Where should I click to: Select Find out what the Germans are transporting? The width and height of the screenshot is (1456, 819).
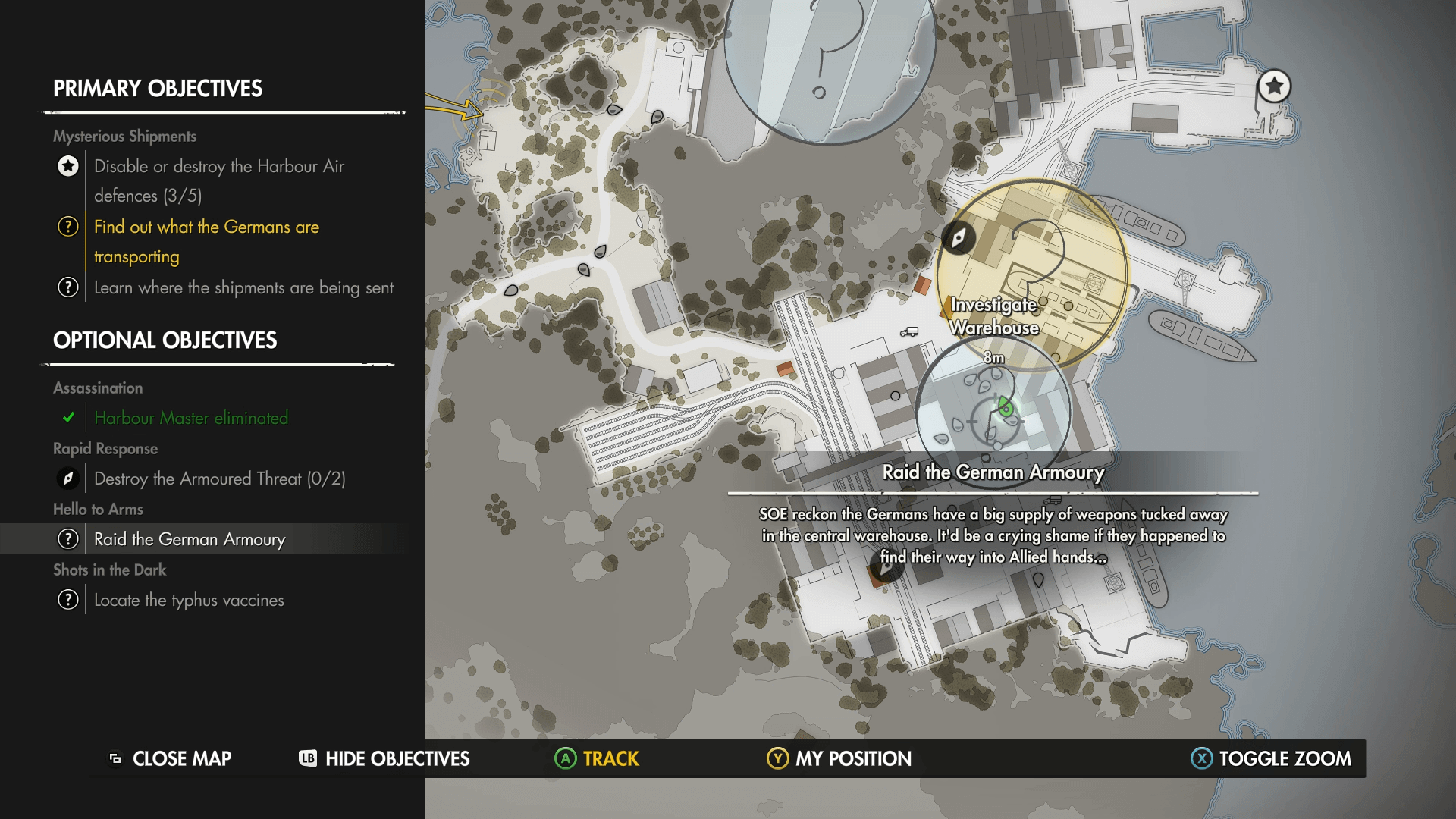(x=206, y=241)
